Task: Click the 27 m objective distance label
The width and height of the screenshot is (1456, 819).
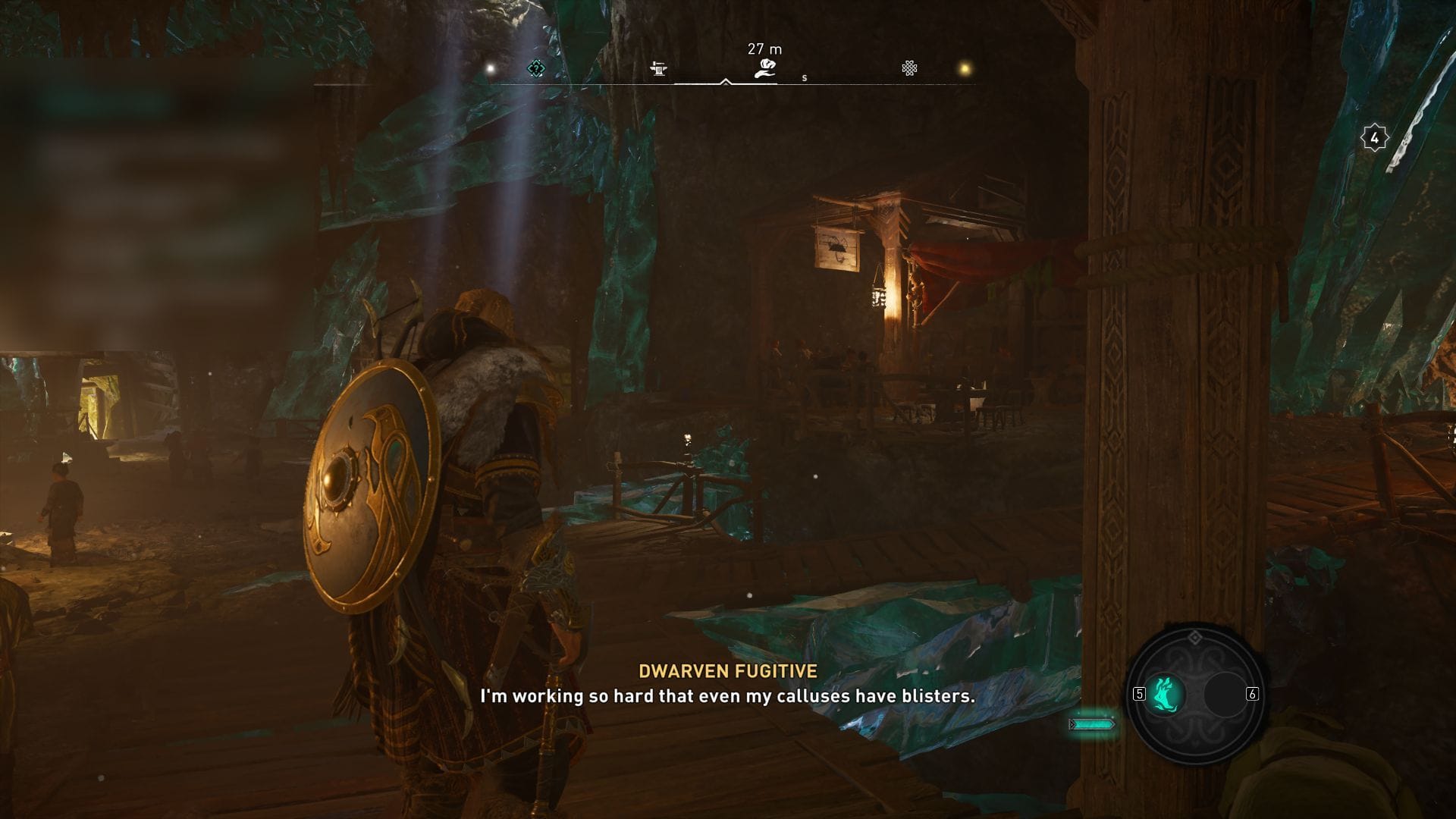Action: point(763,48)
